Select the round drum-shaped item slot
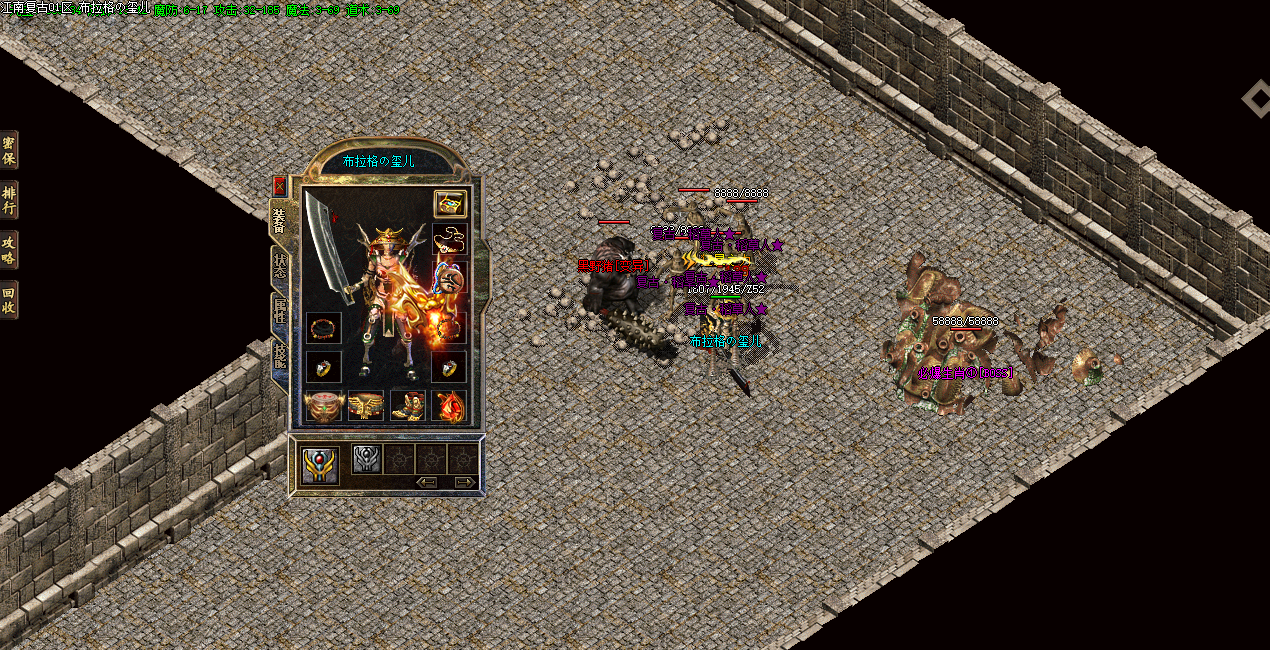 tap(323, 405)
